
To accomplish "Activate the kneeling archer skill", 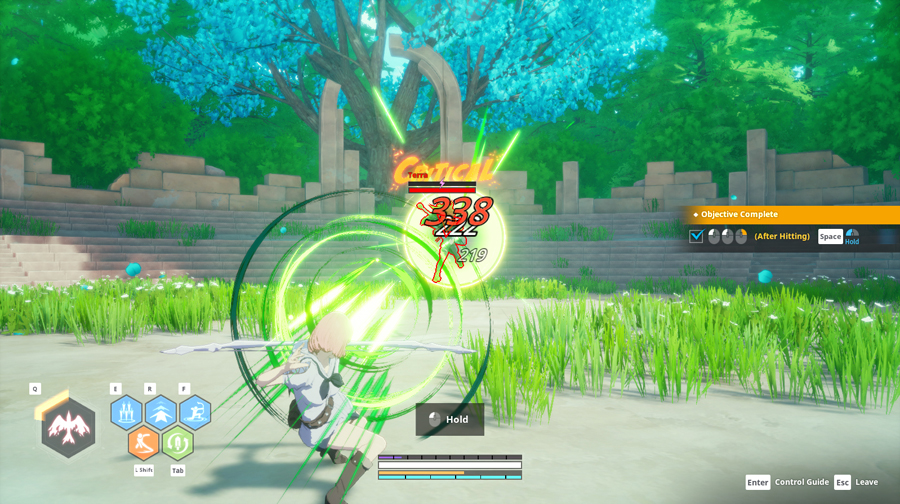I will tap(194, 412).
